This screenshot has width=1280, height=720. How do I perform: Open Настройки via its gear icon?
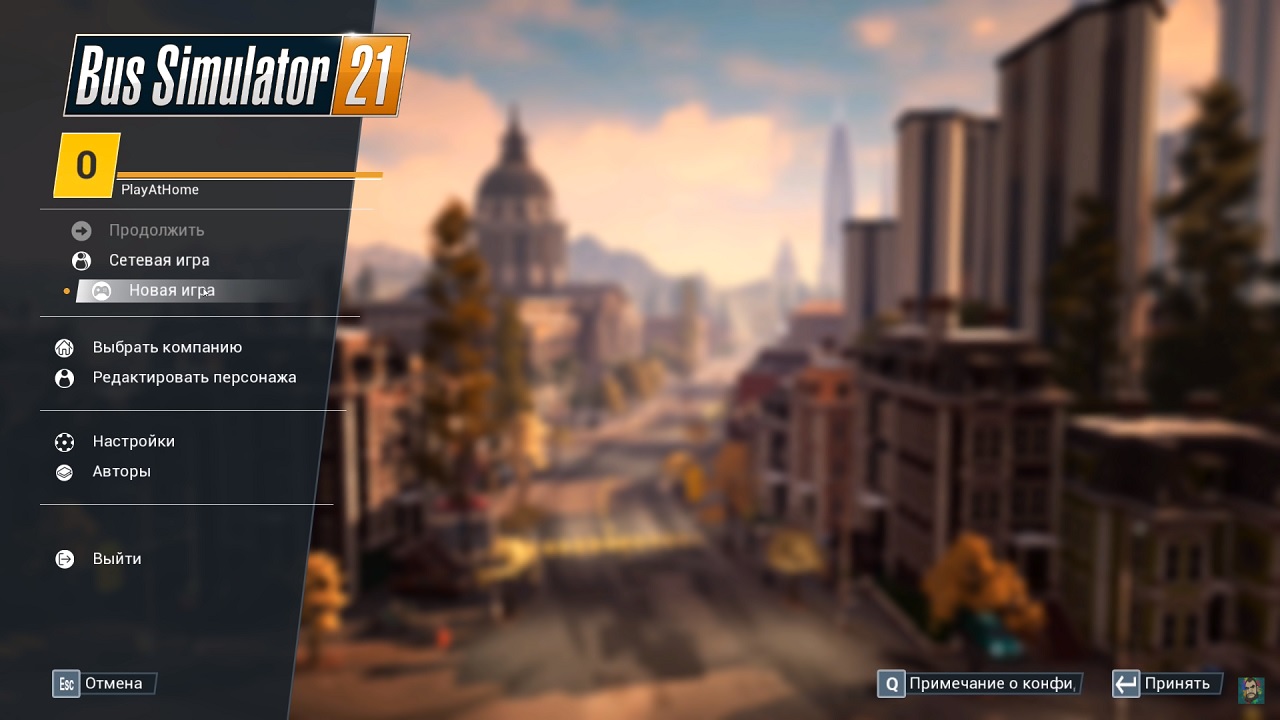point(64,441)
